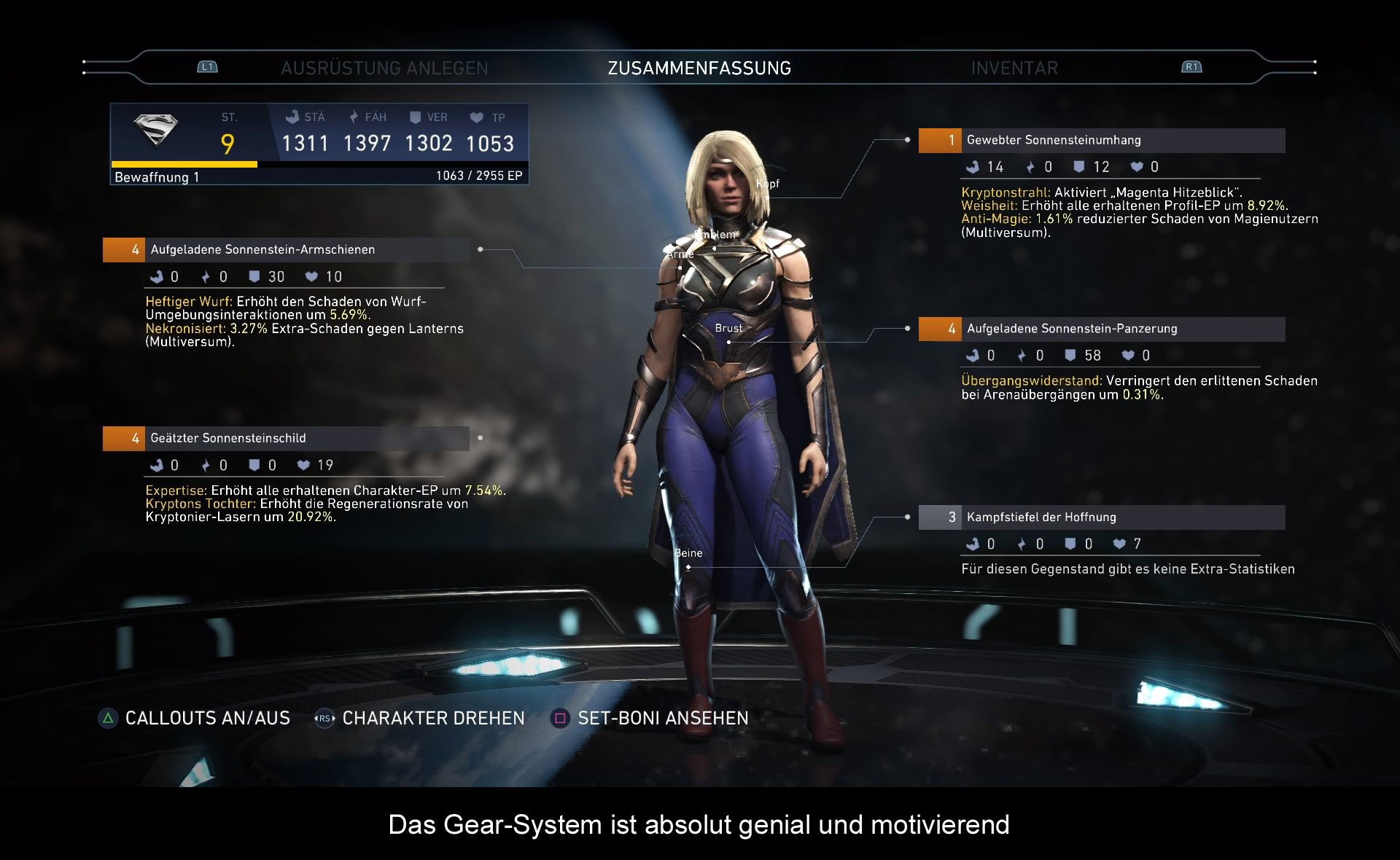Select the Zusammenfassung tab

coord(699,69)
